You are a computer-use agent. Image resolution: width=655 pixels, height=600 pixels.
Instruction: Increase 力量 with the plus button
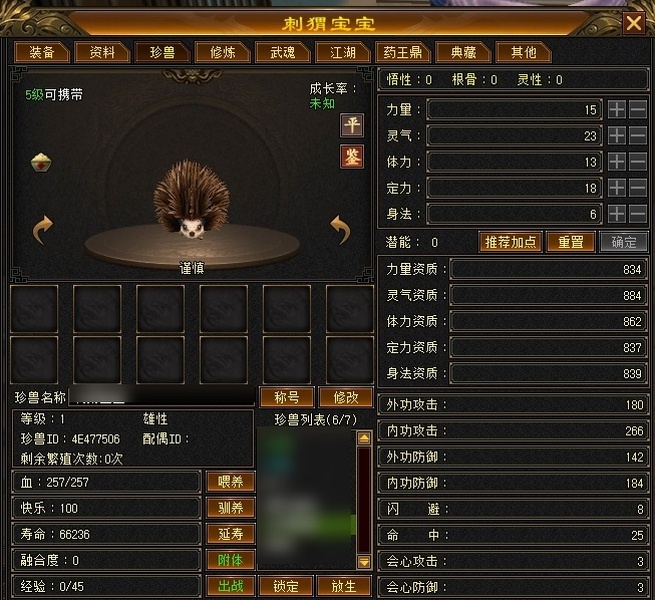point(618,109)
